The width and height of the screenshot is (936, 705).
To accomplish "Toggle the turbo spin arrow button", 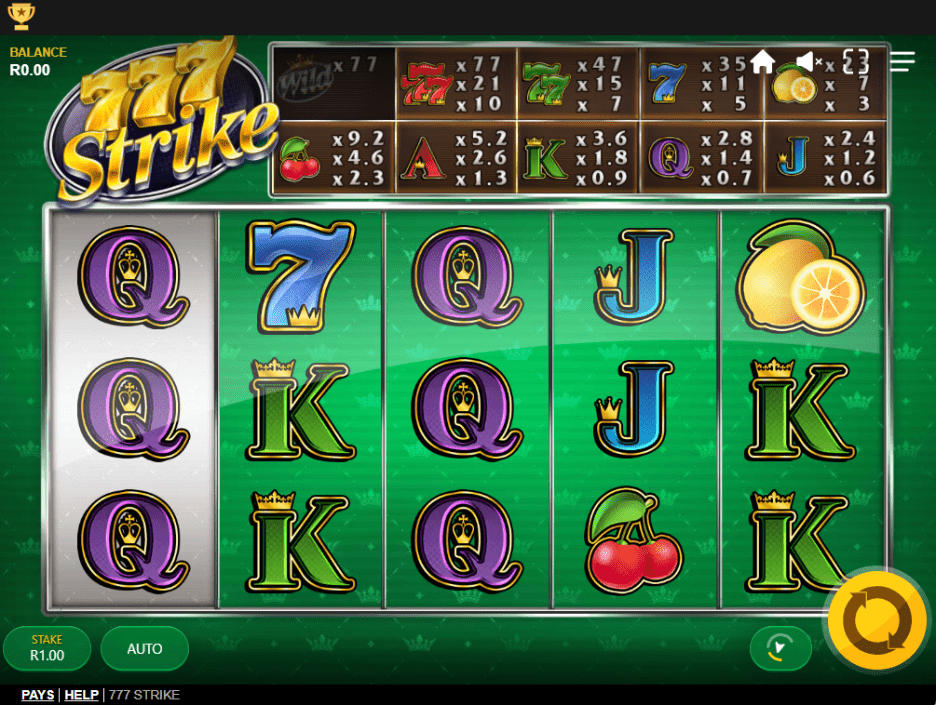I will (x=780, y=649).
